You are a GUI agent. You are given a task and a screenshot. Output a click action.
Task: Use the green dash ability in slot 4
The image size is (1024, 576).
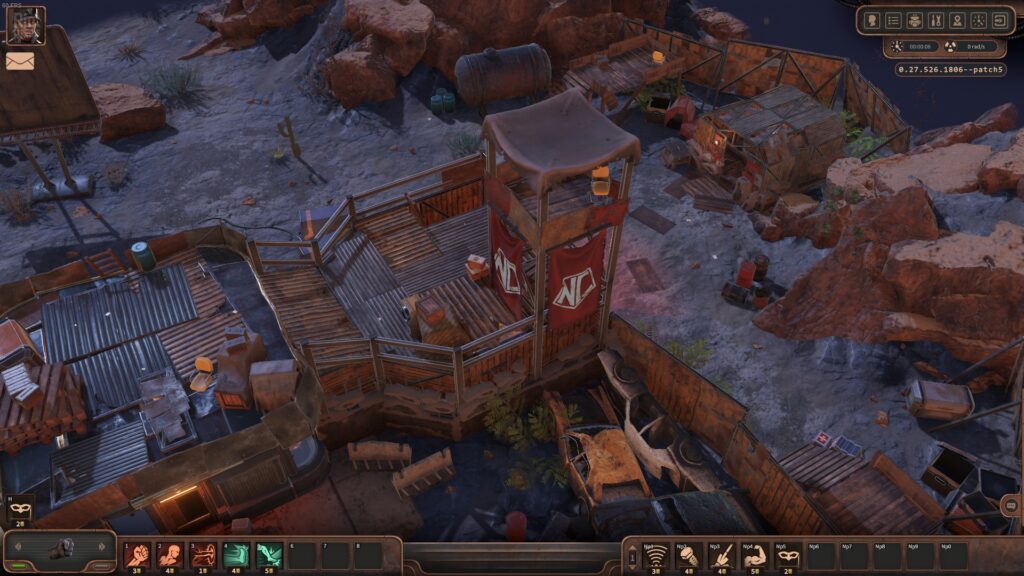tap(236, 555)
